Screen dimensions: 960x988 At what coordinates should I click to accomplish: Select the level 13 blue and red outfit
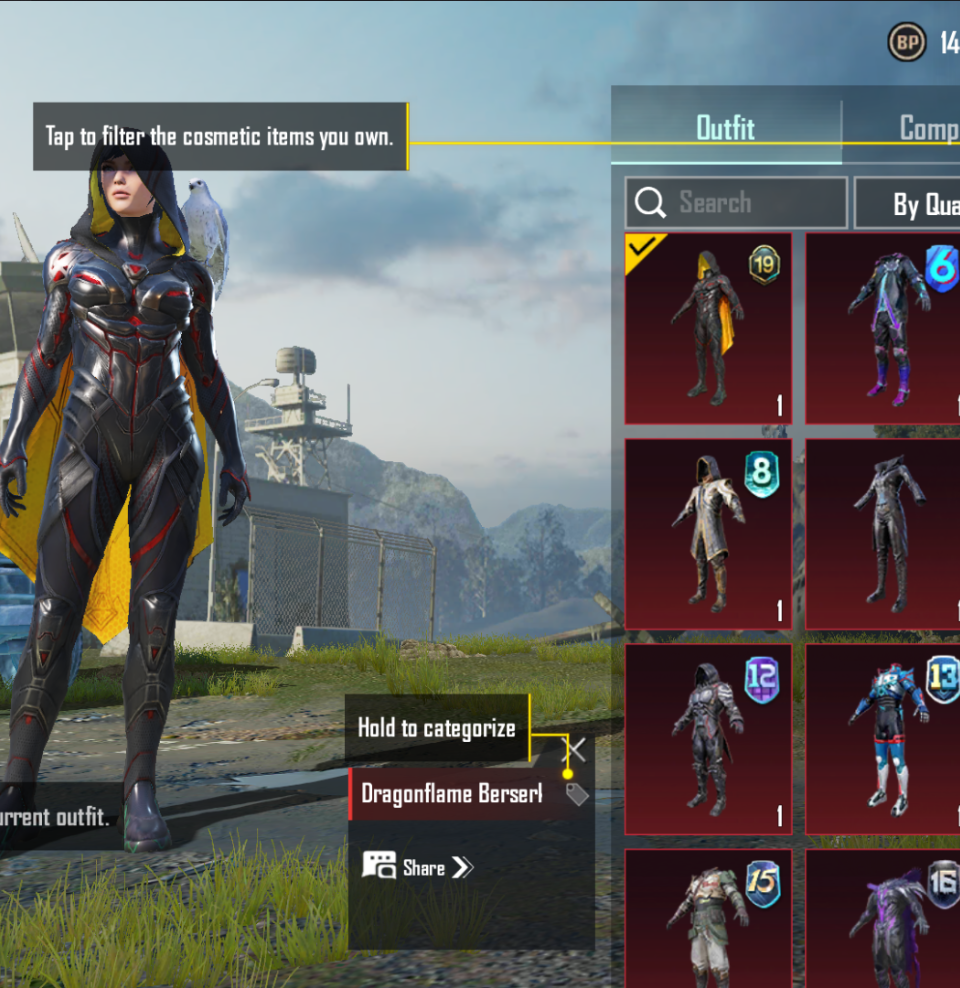(884, 739)
